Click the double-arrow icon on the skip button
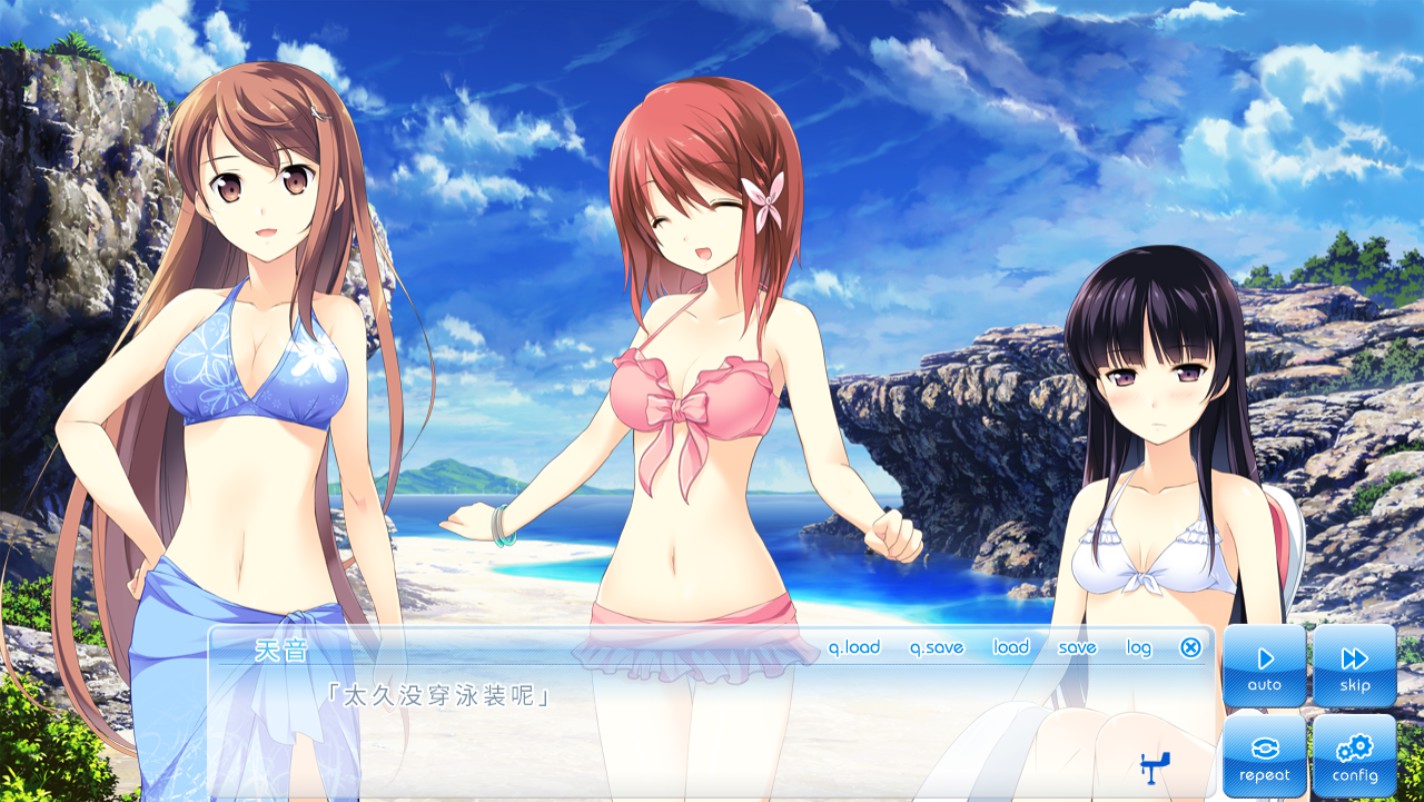 click(1356, 659)
